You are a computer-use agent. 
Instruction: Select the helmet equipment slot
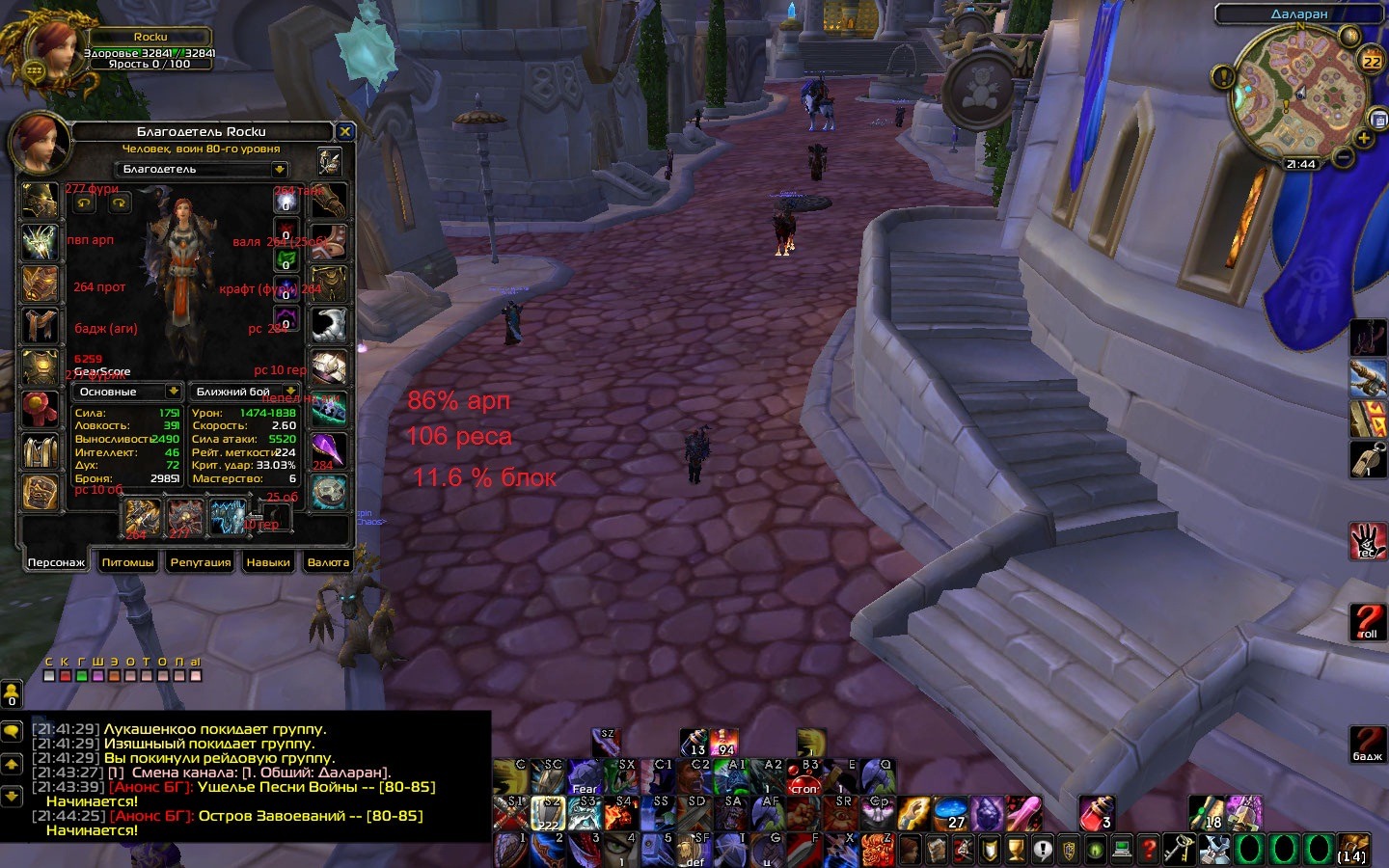[x=41, y=201]
